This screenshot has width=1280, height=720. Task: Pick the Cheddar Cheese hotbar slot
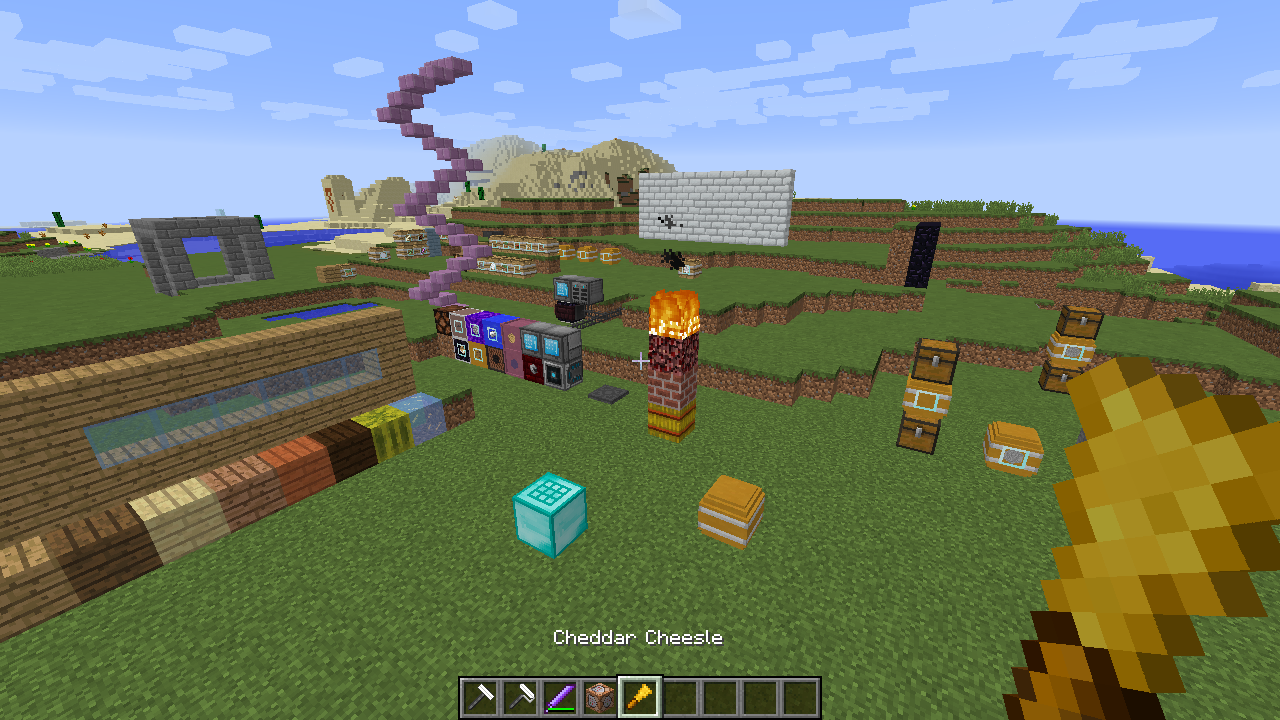(640, 697)
